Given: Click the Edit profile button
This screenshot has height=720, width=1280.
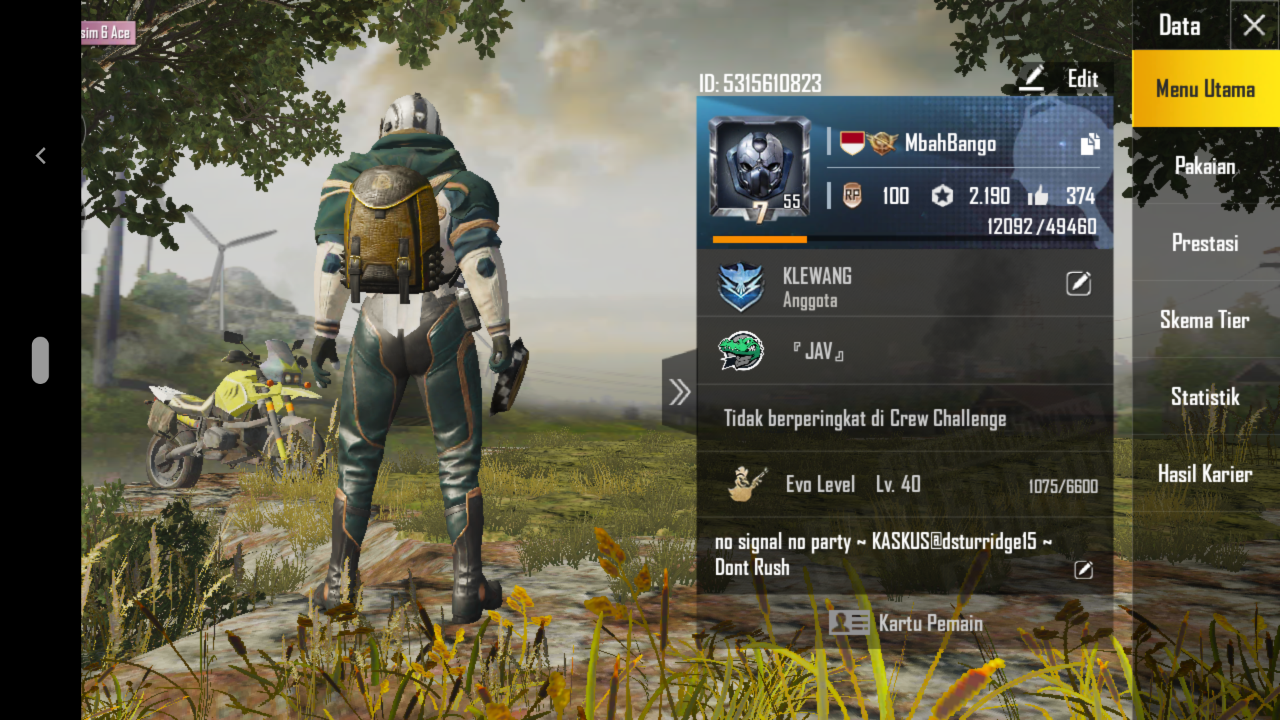Looking at the screenshot, I should coord(1062,79).
